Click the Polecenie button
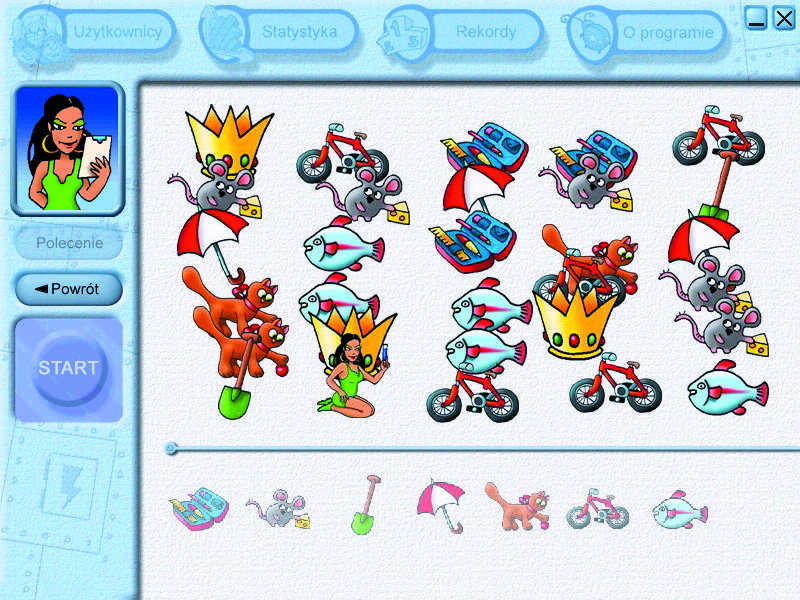 pyautogui.click(x=69, y=243)
